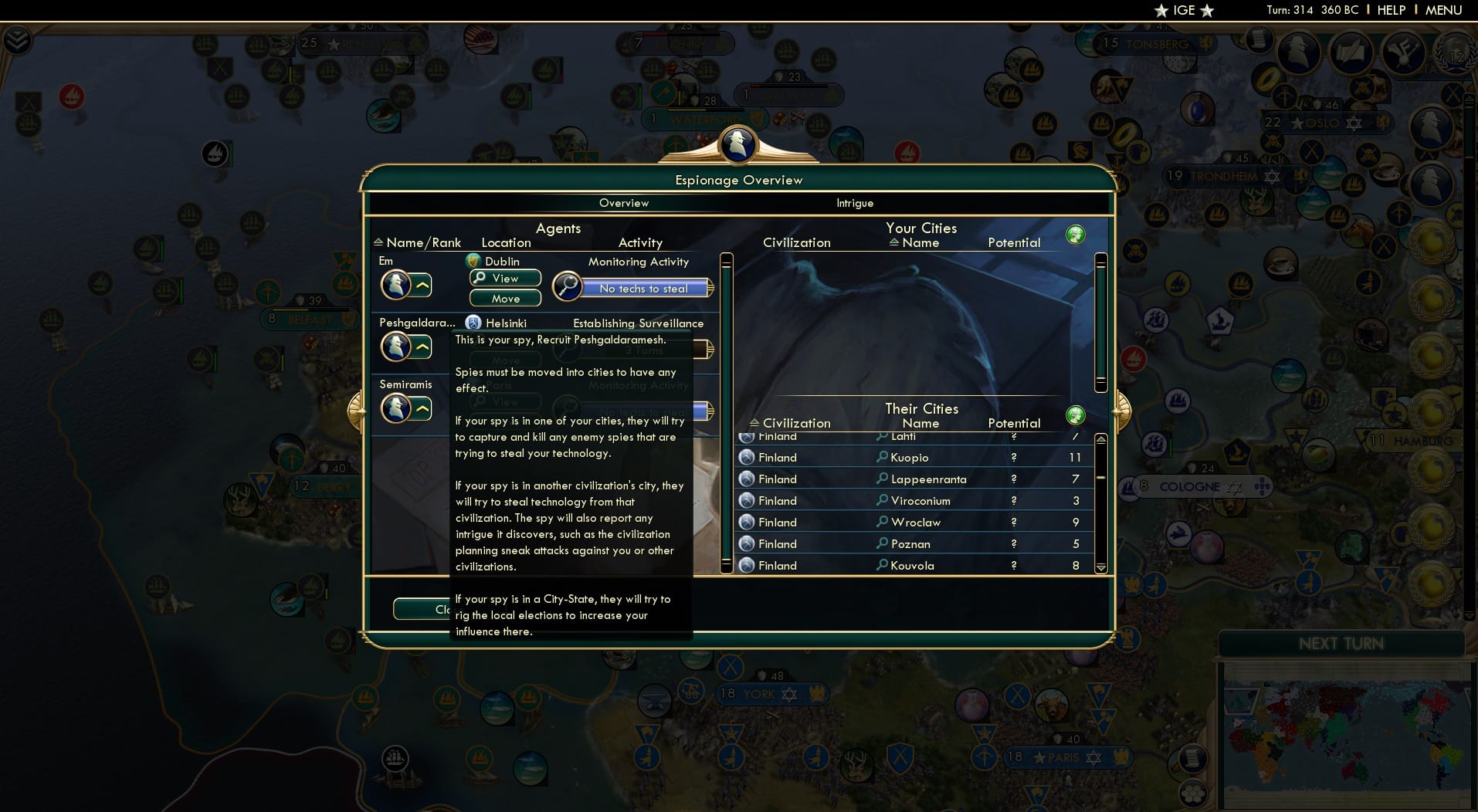Click the blue No techs to steal potential bar
The image size is (1478, 812).
[x=644, y=289]
